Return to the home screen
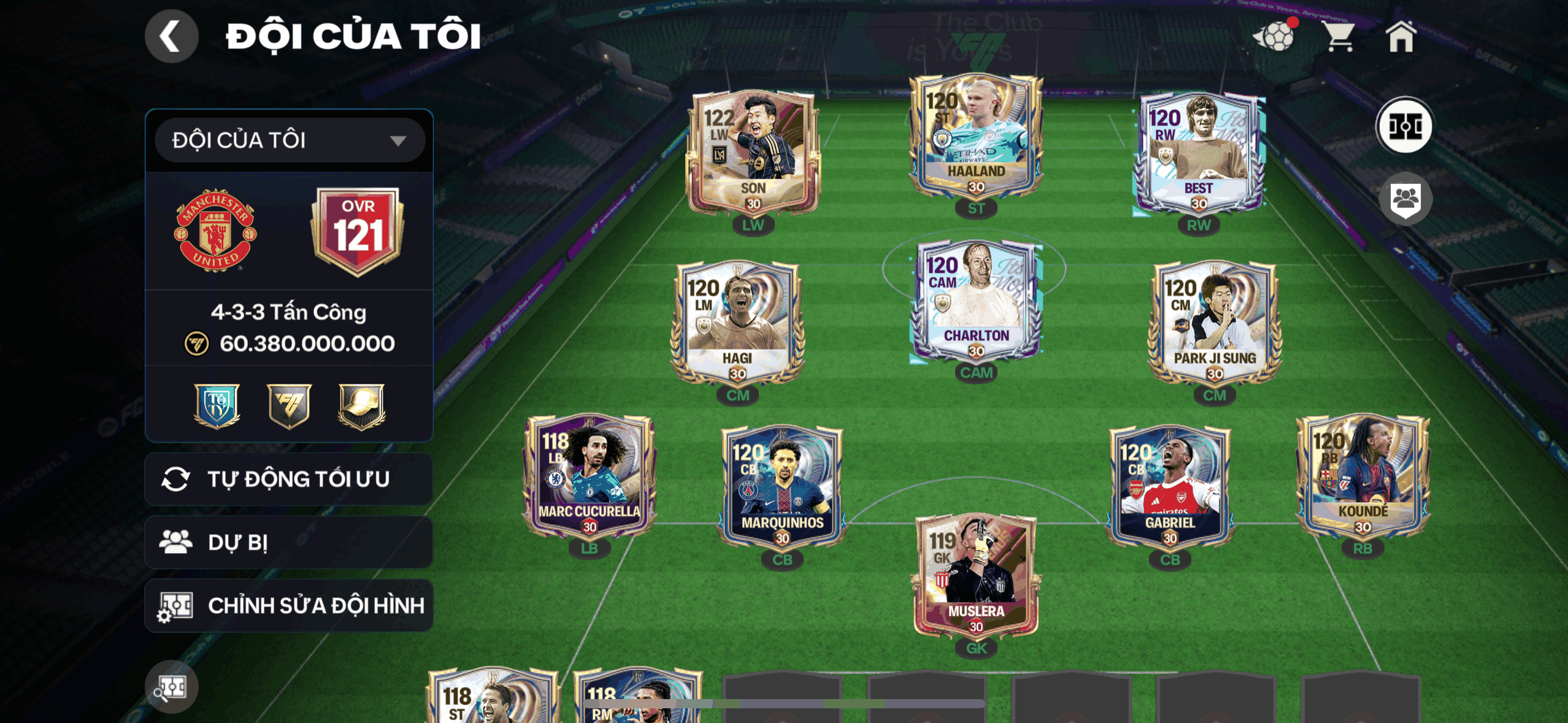Image resolution: width=1568 pixels, height=723 pixels. click(x=1401, y=37)
